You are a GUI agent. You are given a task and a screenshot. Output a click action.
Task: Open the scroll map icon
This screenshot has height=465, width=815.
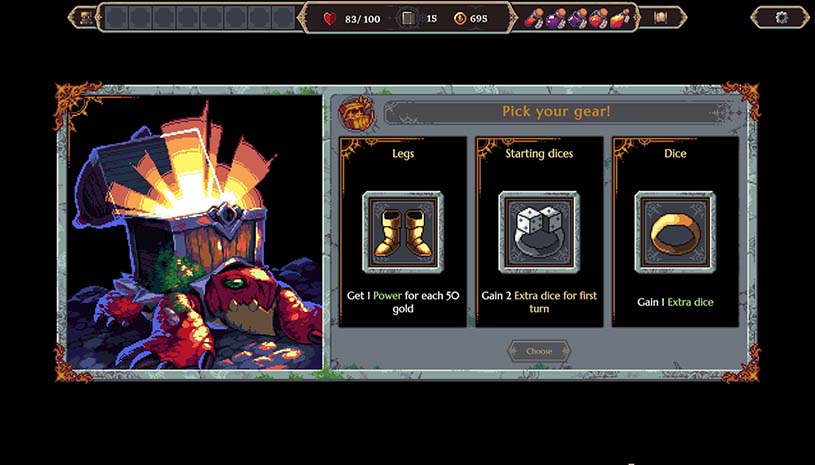click(x=660, y=17)
